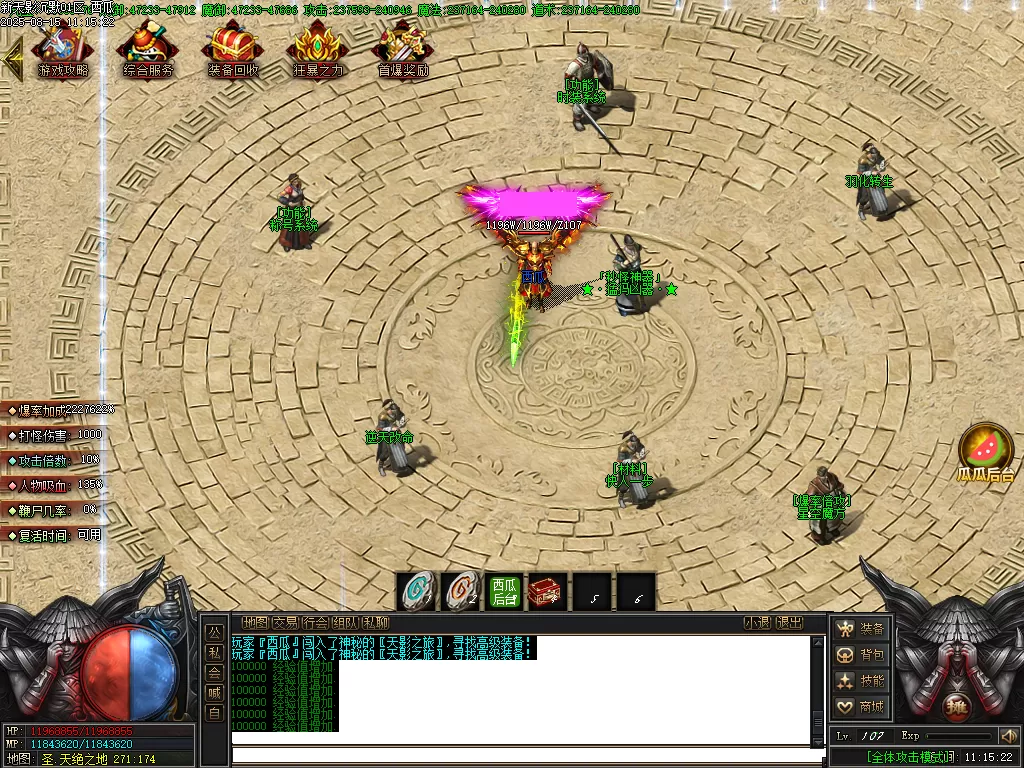Use the red treasure chest hotbar item
Screen dimensions: 1024x768
(x=546, y=591)
